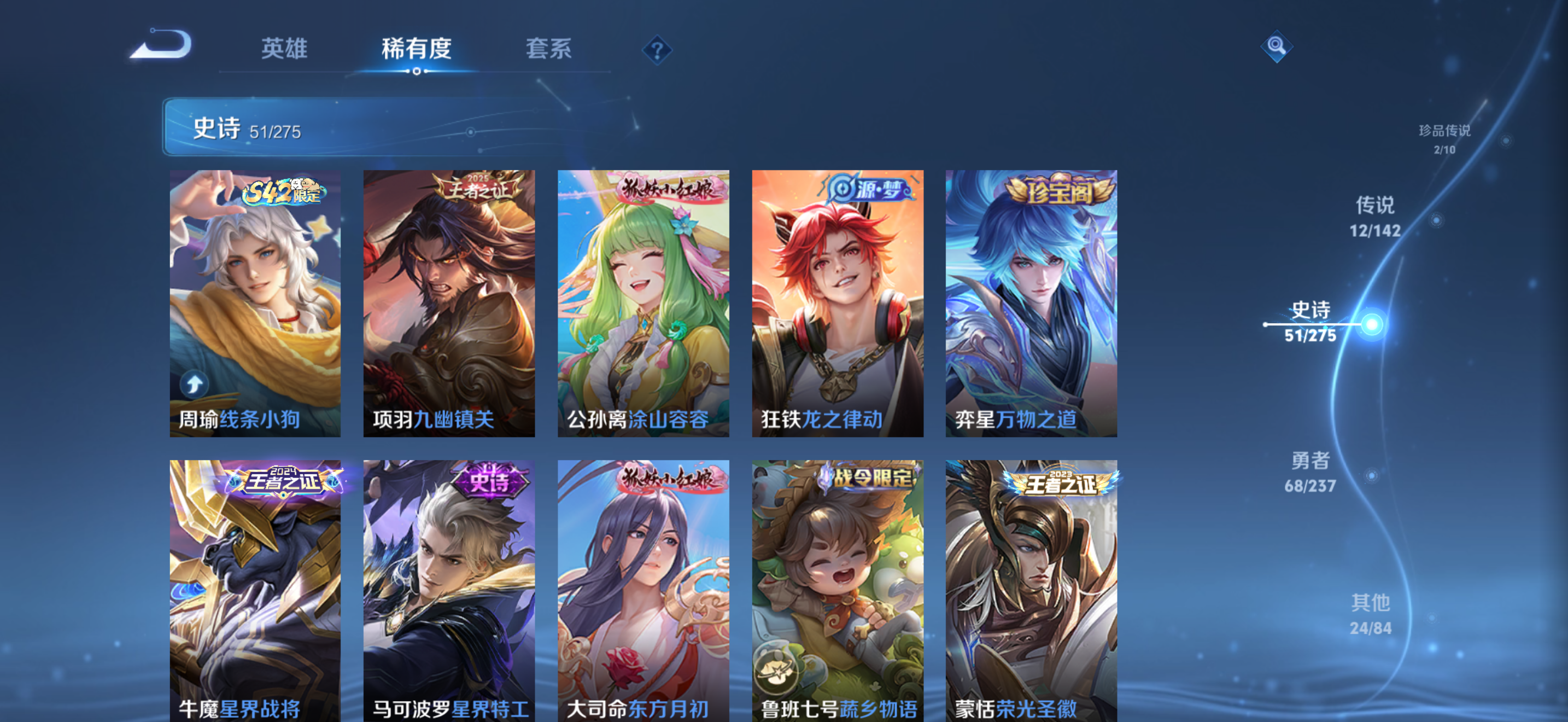Open 项羽's 九幽镇关 skin card
The width and height of the screenshot is (1568, 722).
450,302
